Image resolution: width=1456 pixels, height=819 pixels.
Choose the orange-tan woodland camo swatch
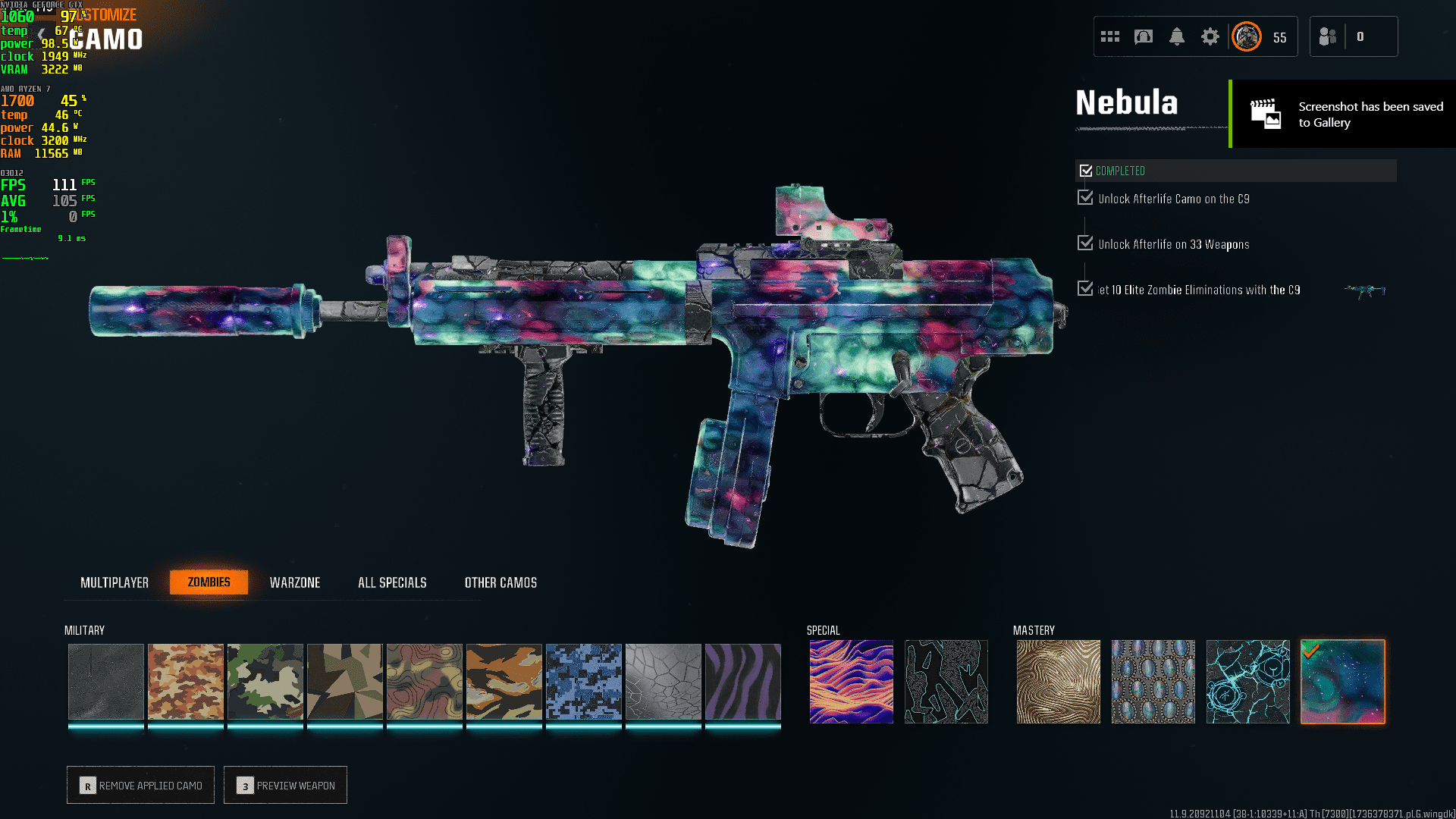pyautogui.click(x=186, y=681)
